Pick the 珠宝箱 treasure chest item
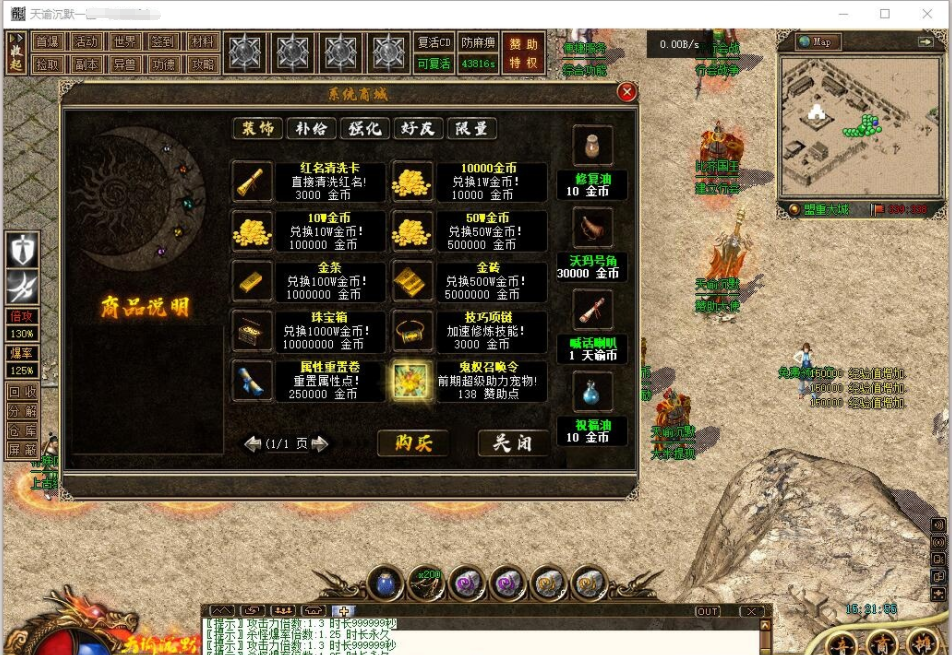Viewport: 952px width, 655px height. pyautogui.click(x=250, y=330)
